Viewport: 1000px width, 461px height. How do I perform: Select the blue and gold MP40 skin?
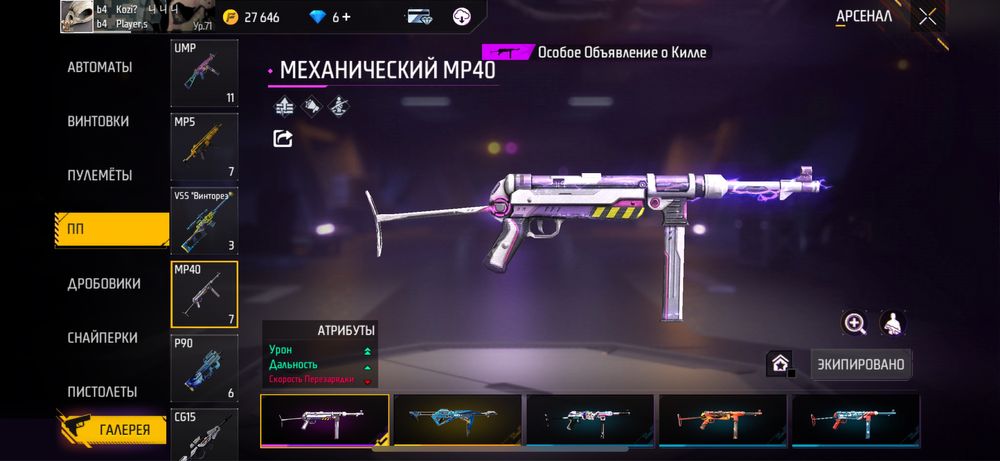pos(457,419)
